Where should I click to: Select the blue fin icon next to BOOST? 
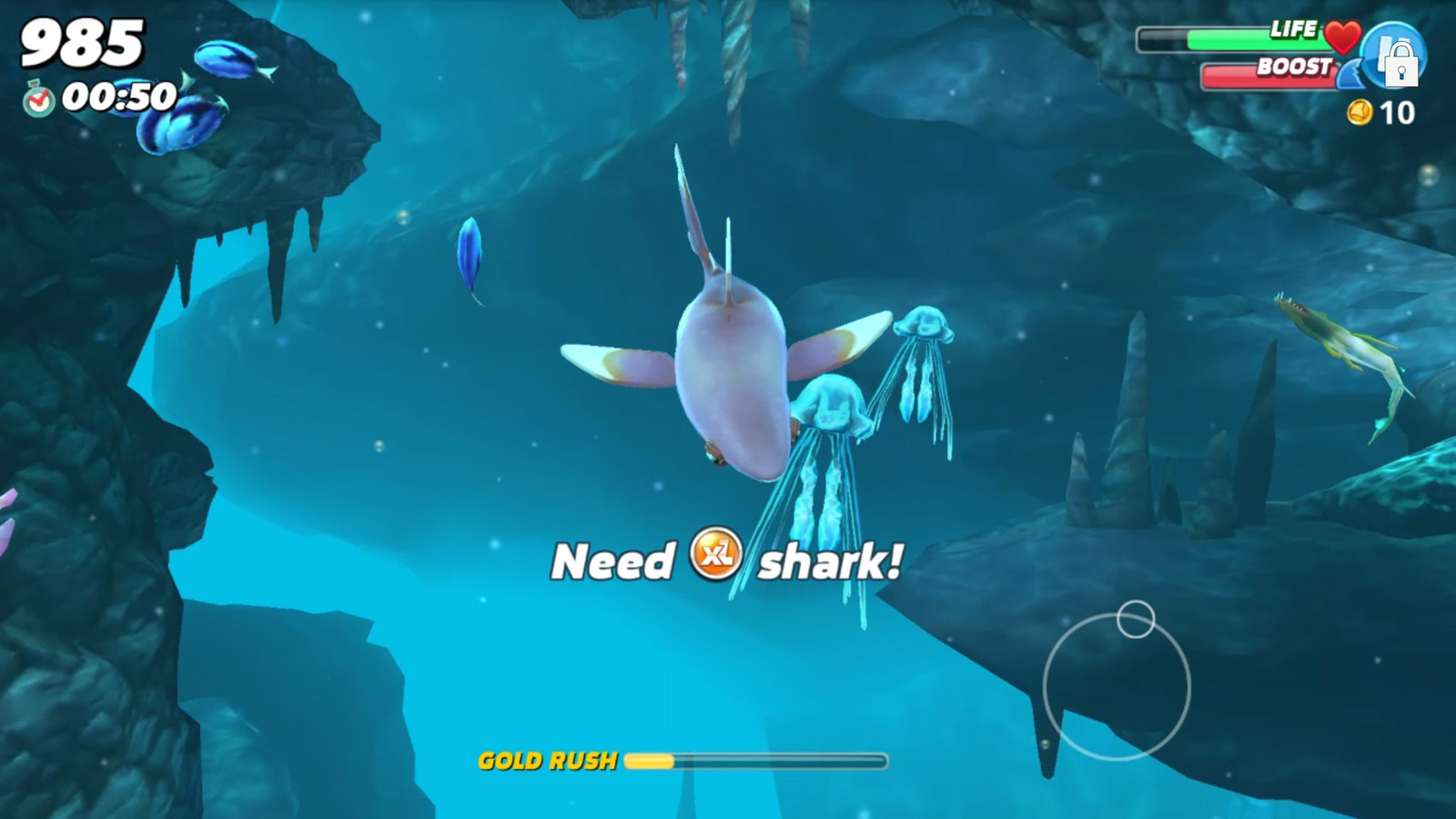pos(1353,76)
